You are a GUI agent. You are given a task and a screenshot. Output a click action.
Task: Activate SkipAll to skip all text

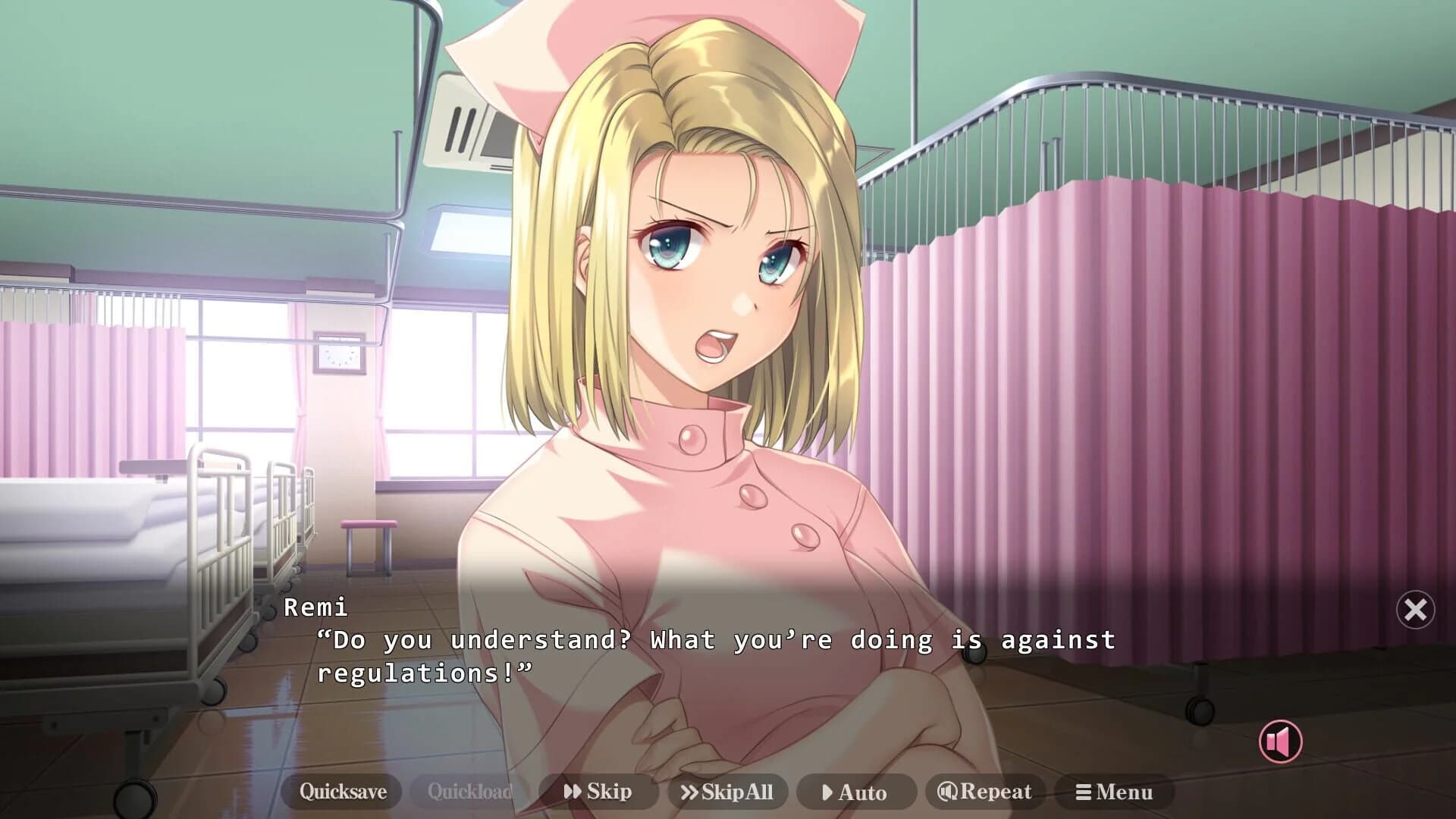tap(726, 792)
